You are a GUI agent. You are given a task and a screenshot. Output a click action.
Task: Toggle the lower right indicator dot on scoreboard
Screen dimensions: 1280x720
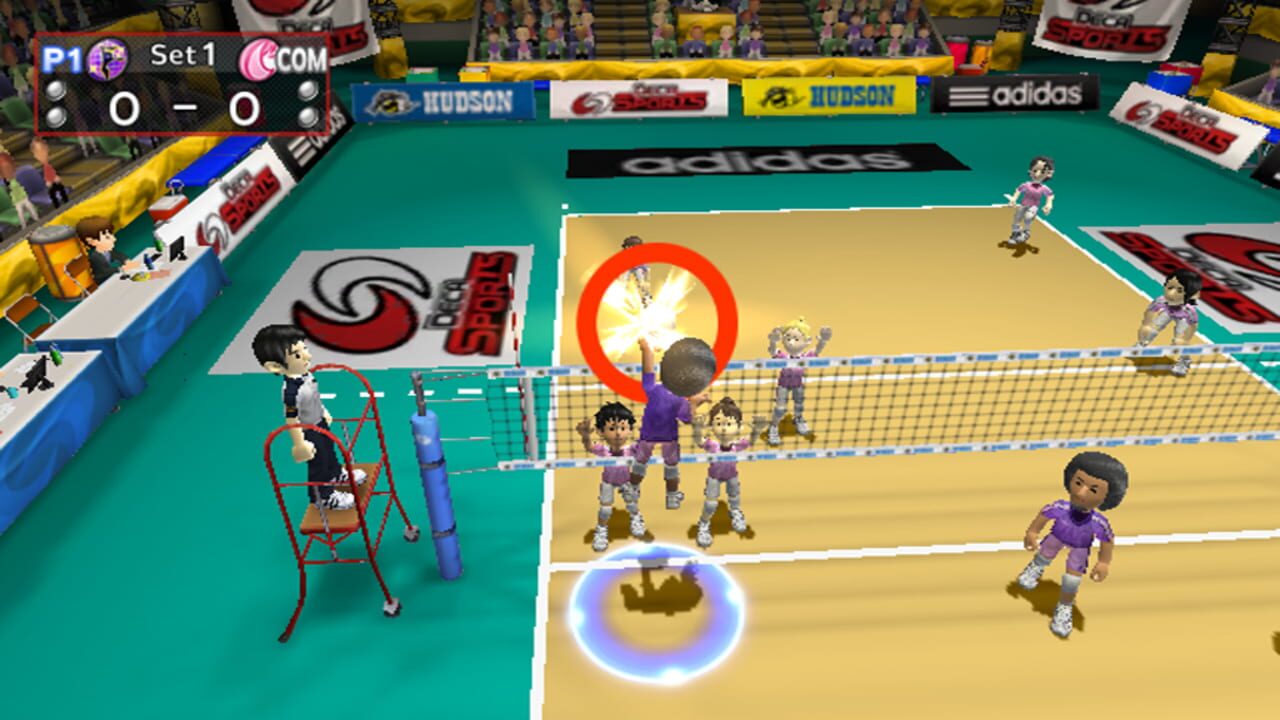(306, 117)
